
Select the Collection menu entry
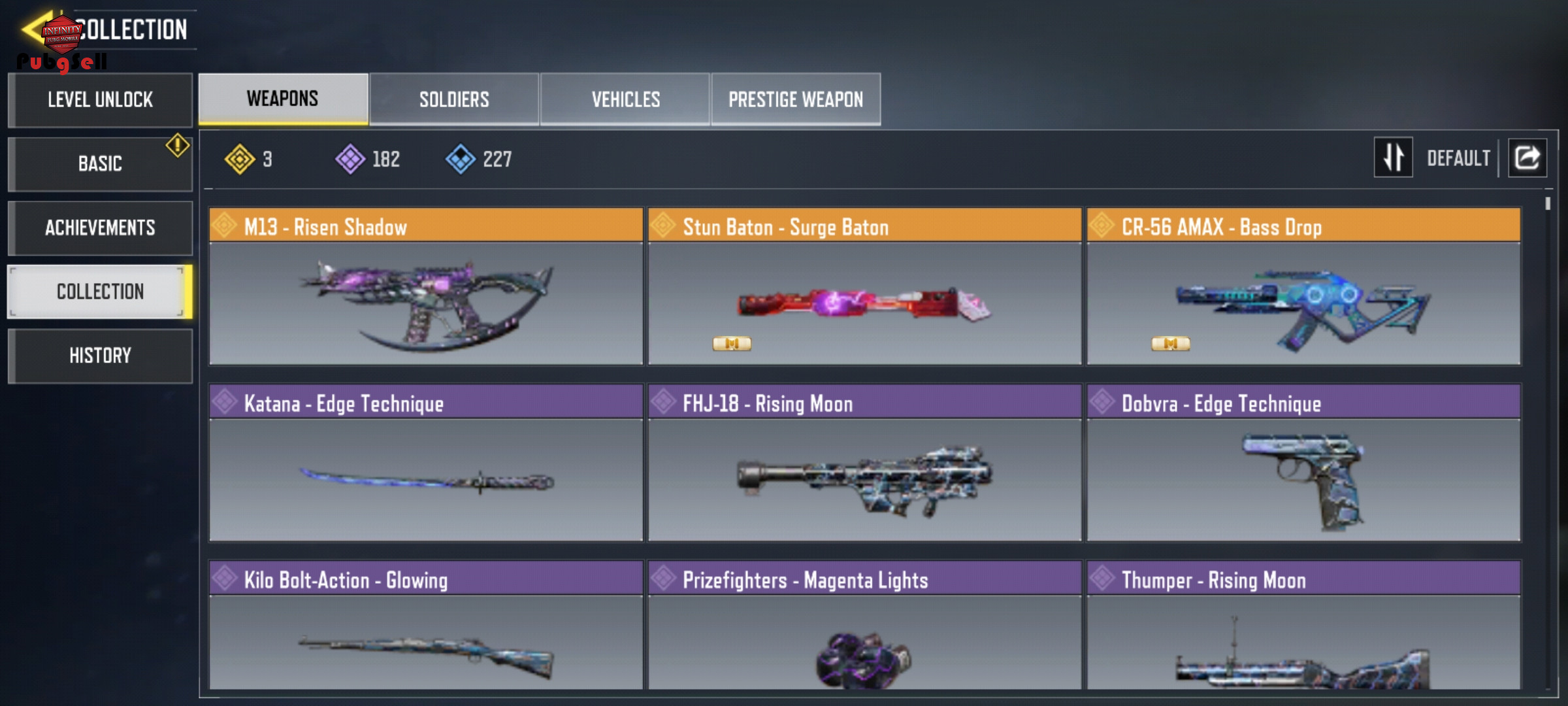[100, 292]
